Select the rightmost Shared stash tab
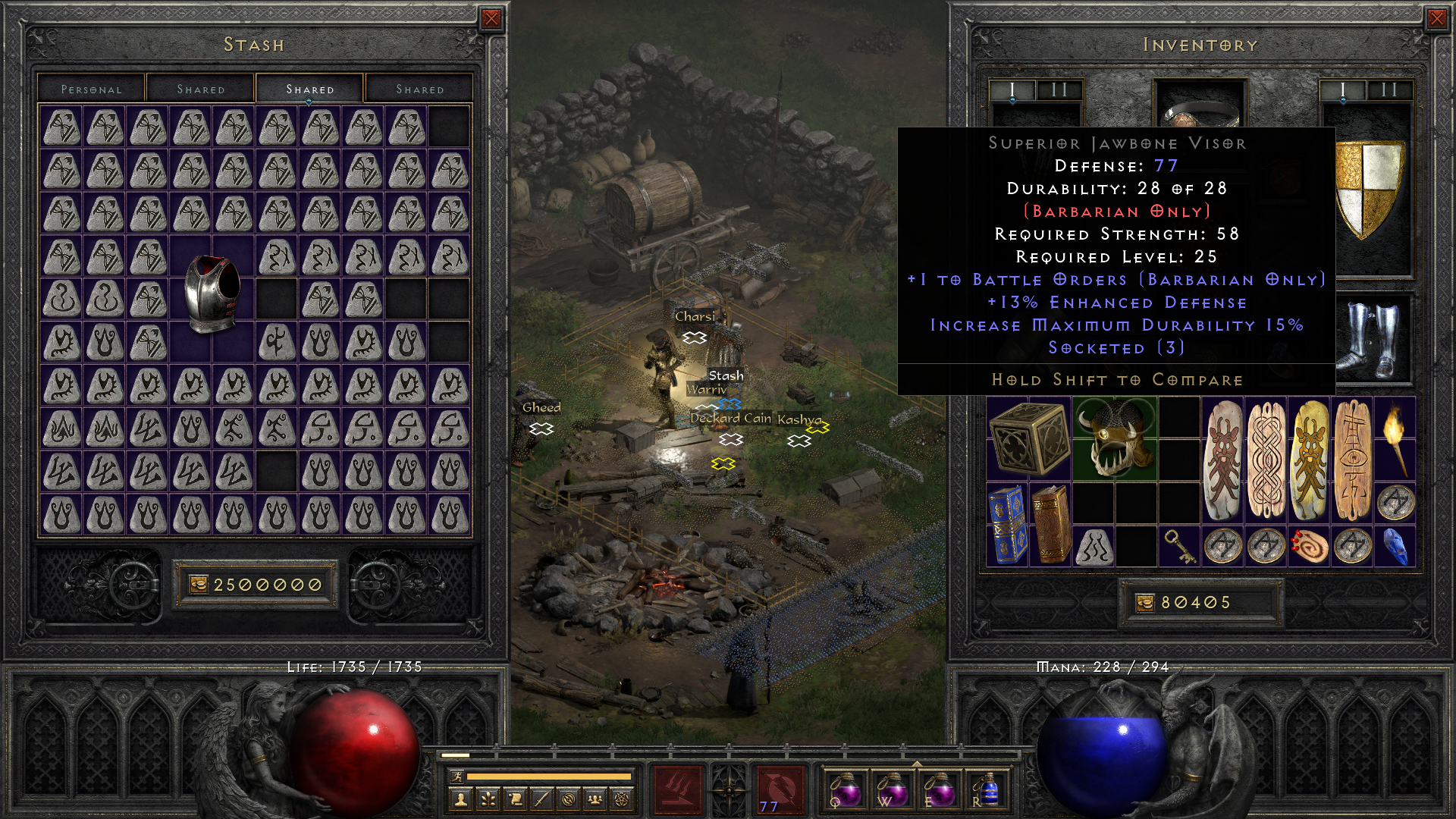 (x=419, y=89)
